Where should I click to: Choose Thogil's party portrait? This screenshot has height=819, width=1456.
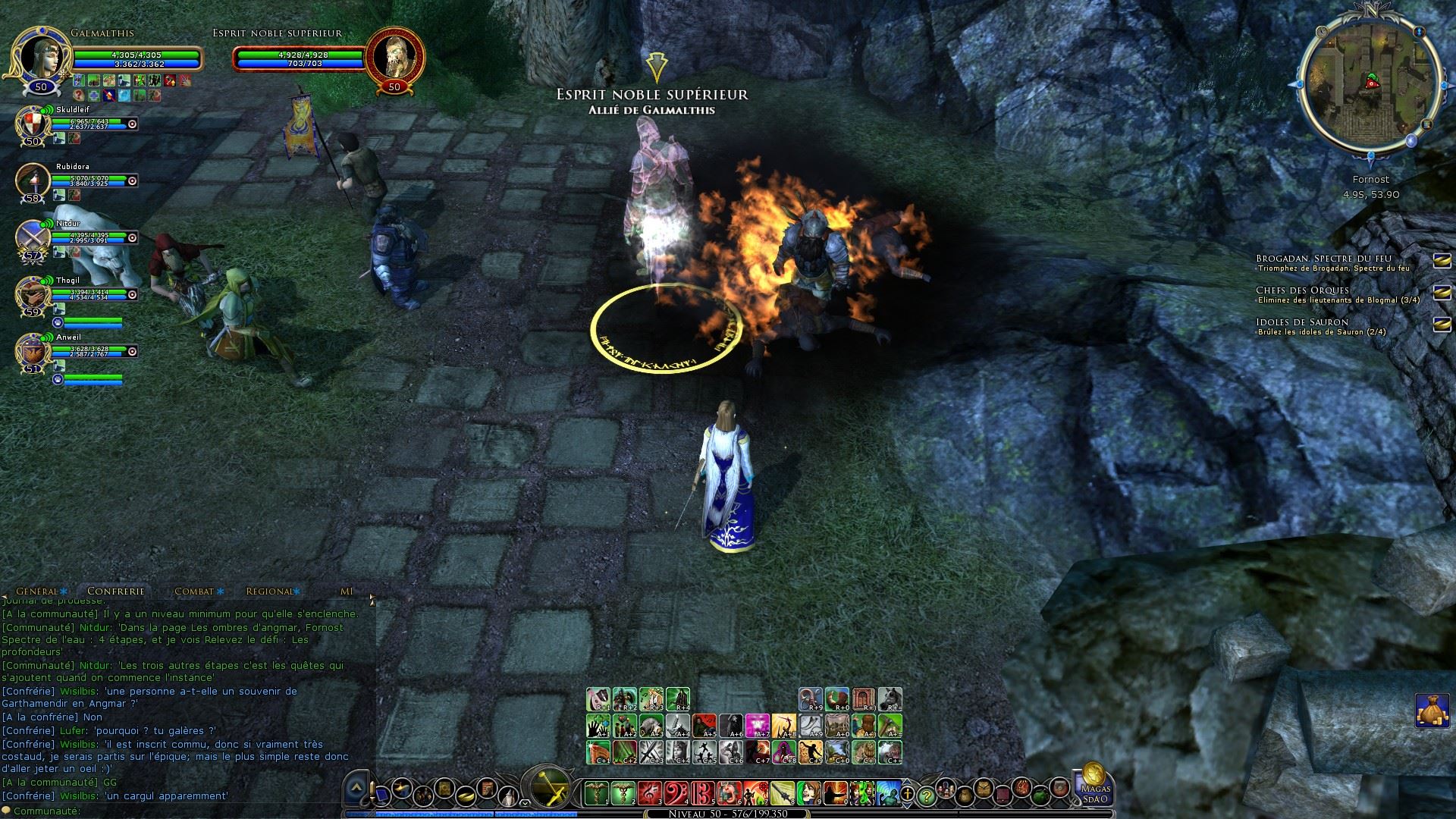tap(33, 293)
